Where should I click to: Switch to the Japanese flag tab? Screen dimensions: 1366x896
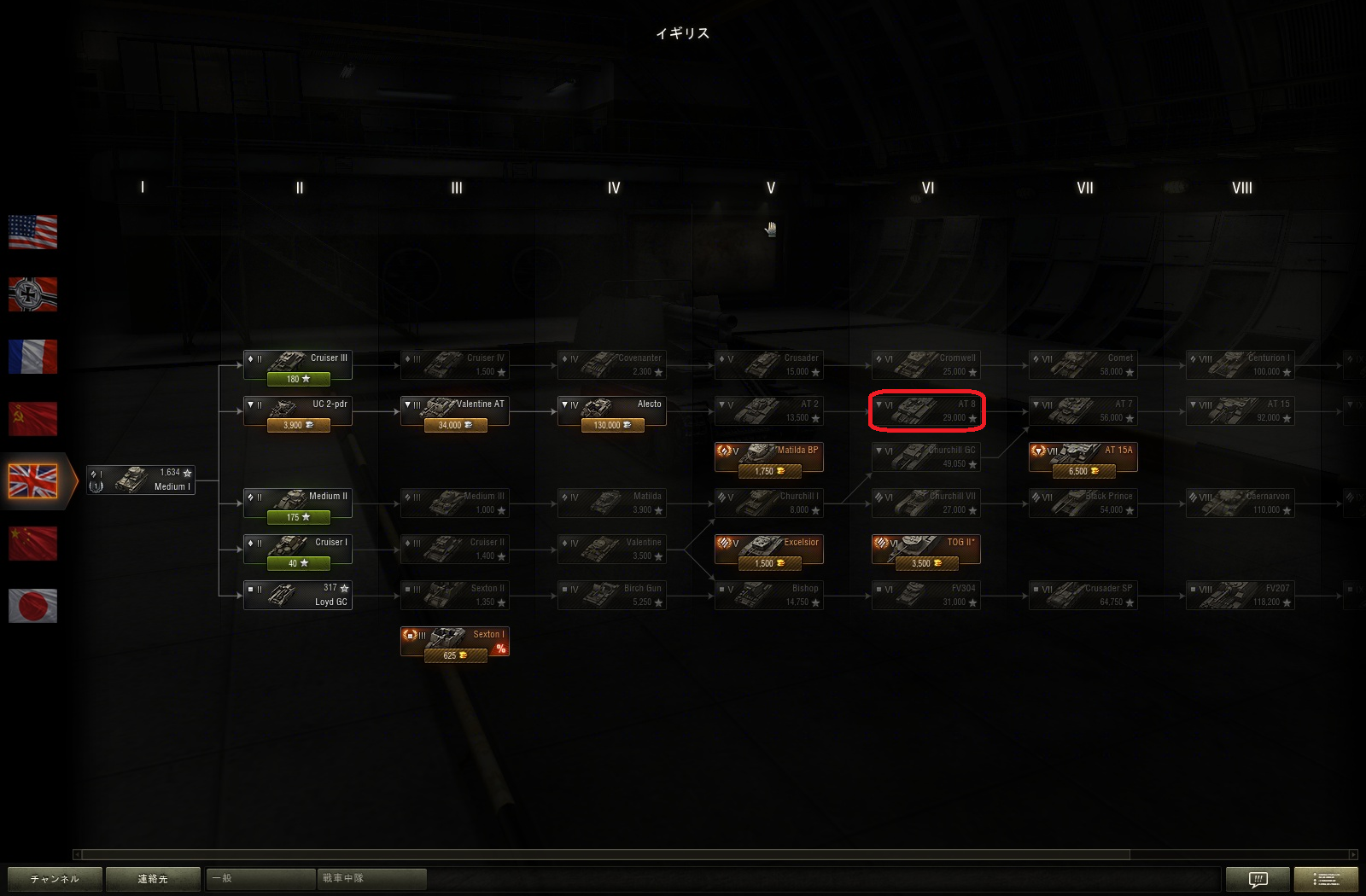(x=32, y=606)
